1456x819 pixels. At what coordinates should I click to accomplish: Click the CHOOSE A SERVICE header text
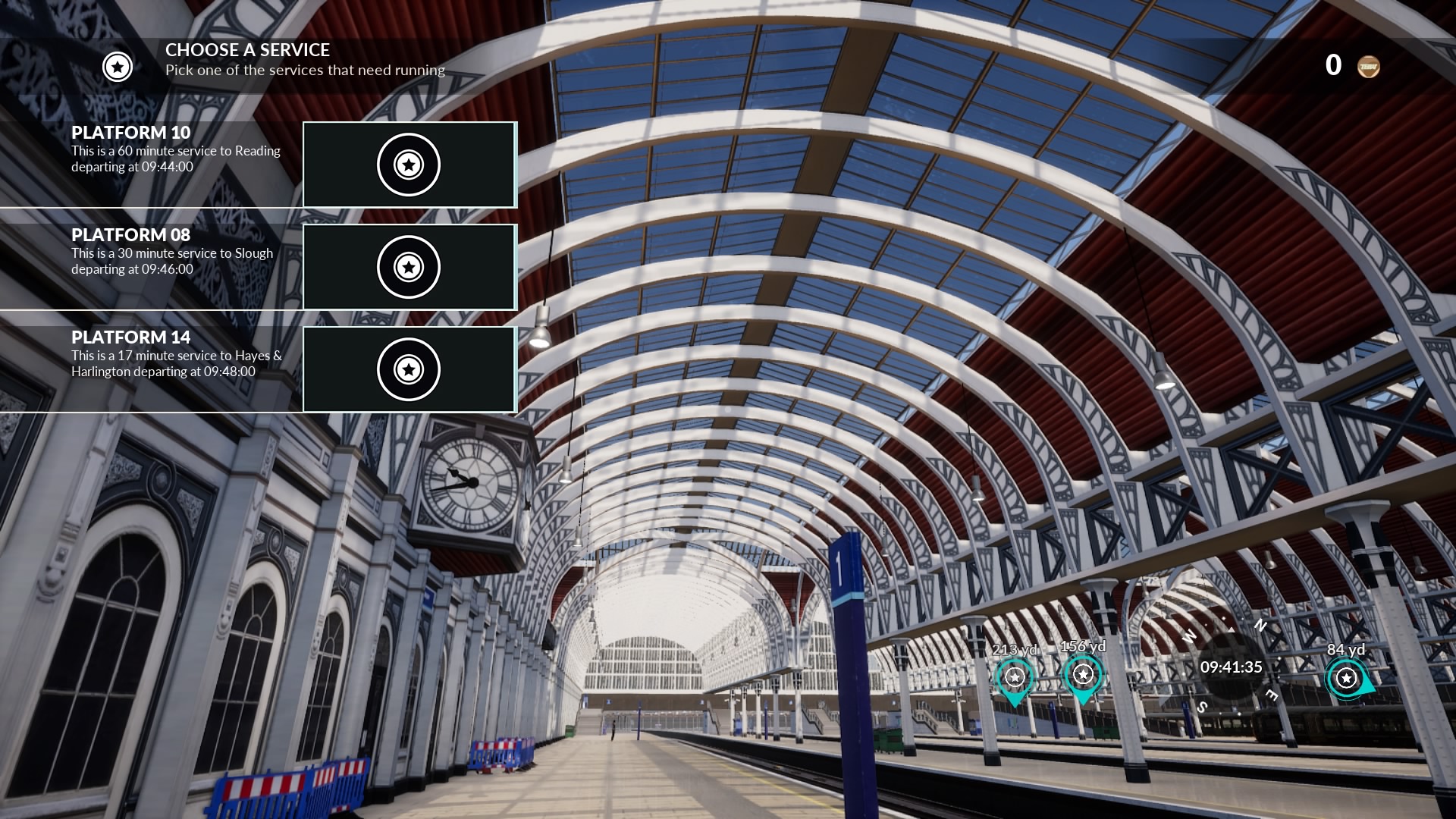click(x=247, y=50)
